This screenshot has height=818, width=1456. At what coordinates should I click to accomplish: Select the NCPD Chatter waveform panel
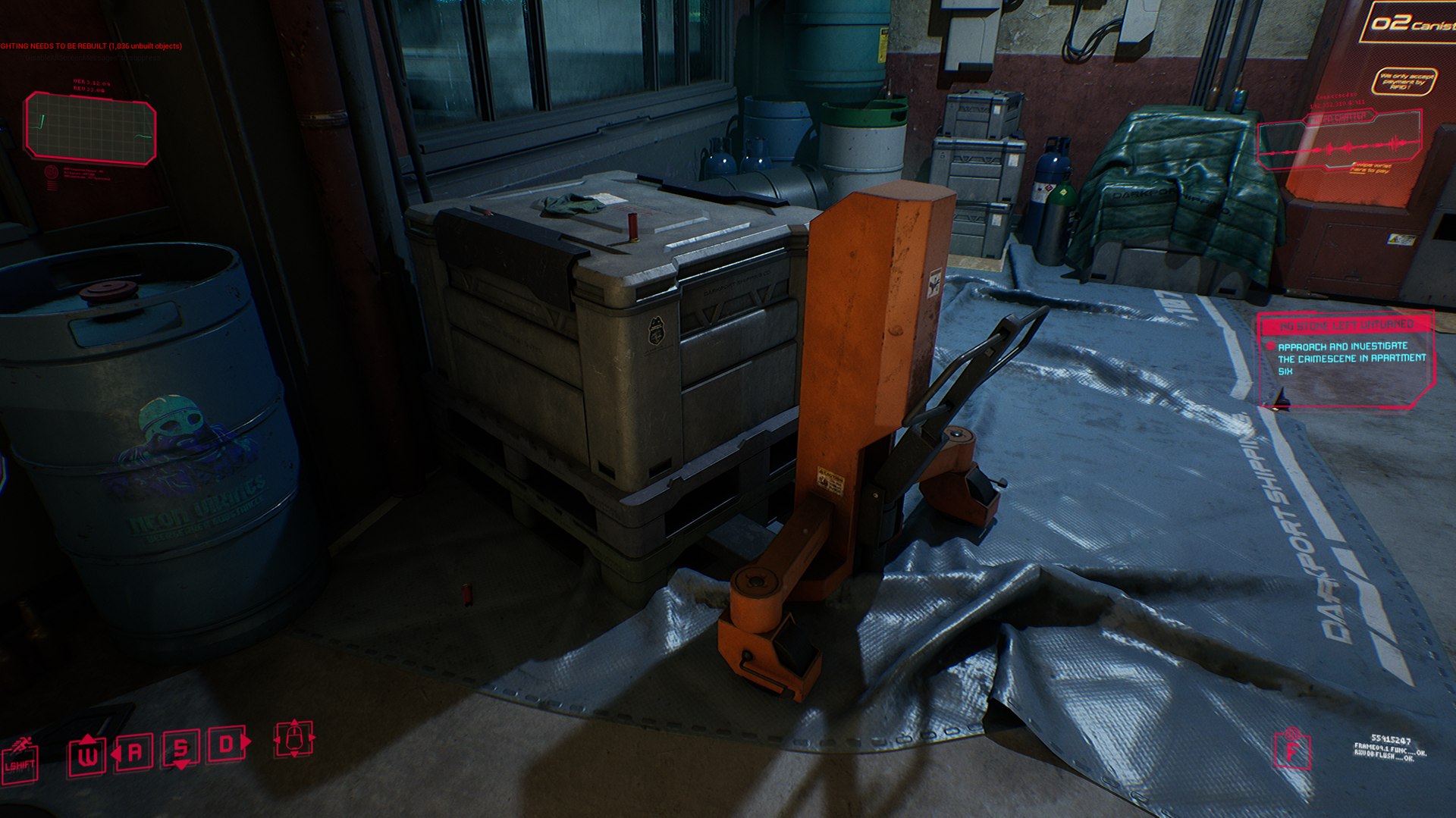pos(1339,142)
